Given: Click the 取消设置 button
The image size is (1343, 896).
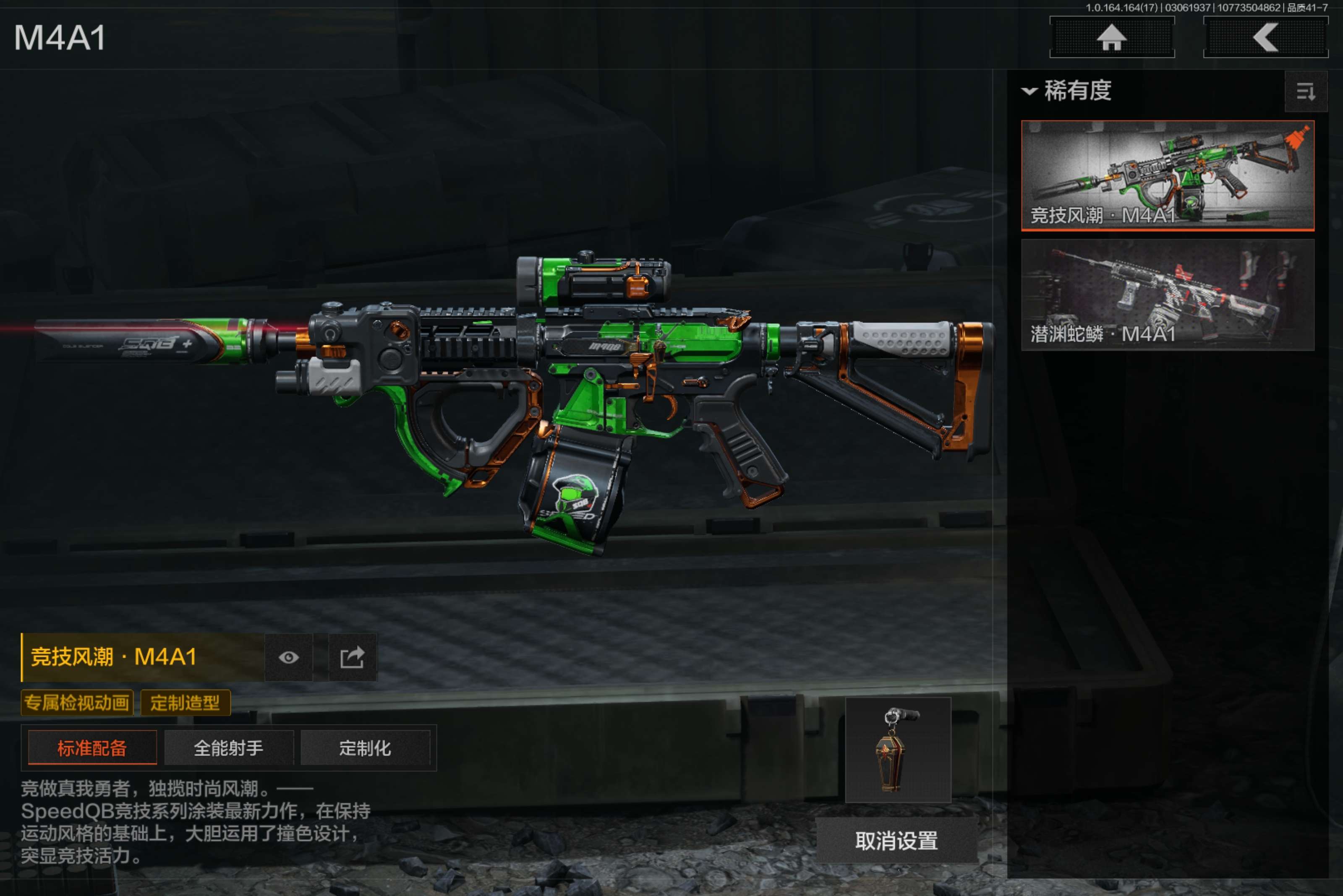Looking at the screenshot, I should tap(896, 841).
